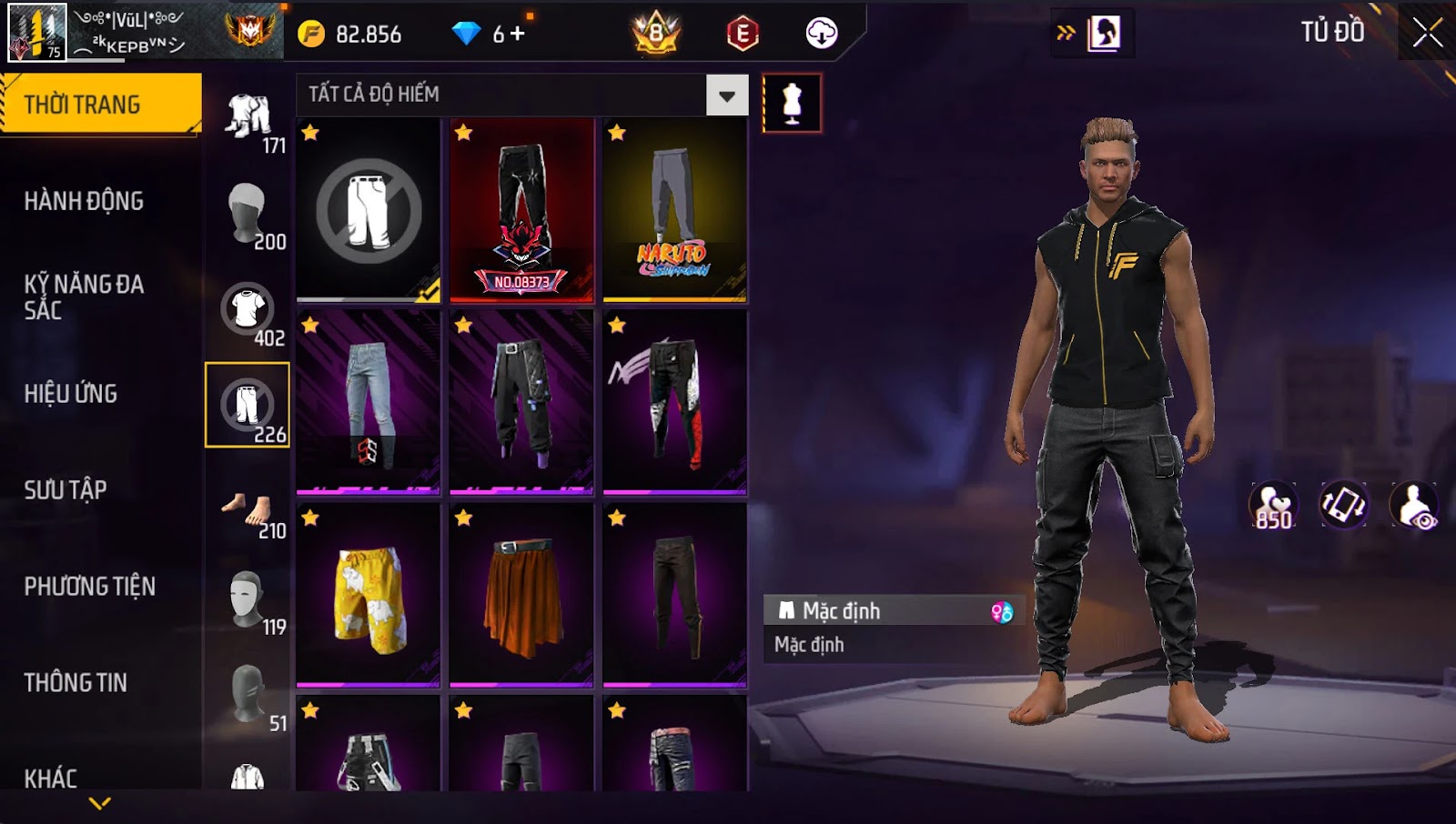
Task: Switch to the Thời Trang tab
Action: point(100,105)
